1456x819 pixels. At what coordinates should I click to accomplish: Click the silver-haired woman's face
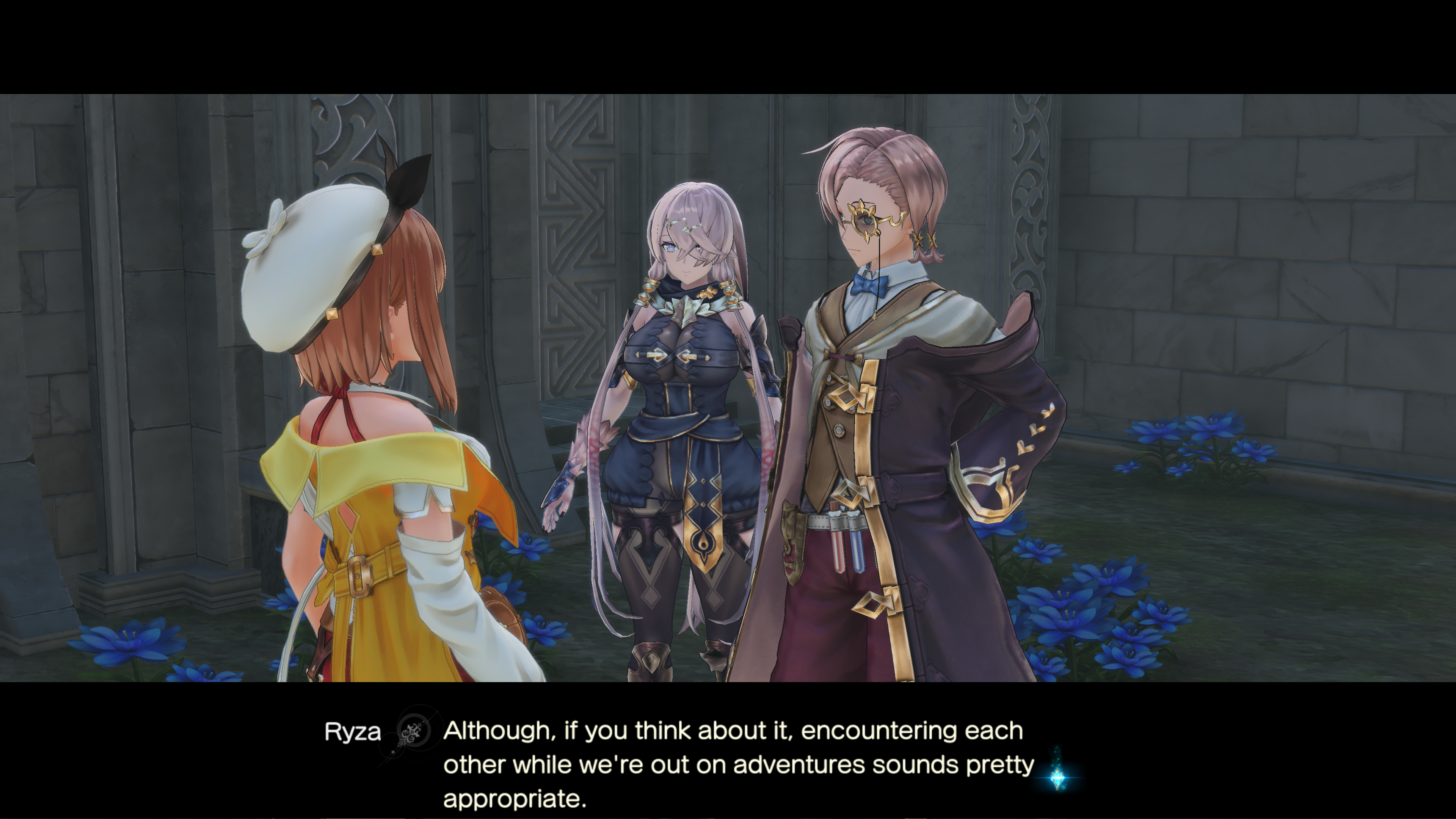coord(687,249)
